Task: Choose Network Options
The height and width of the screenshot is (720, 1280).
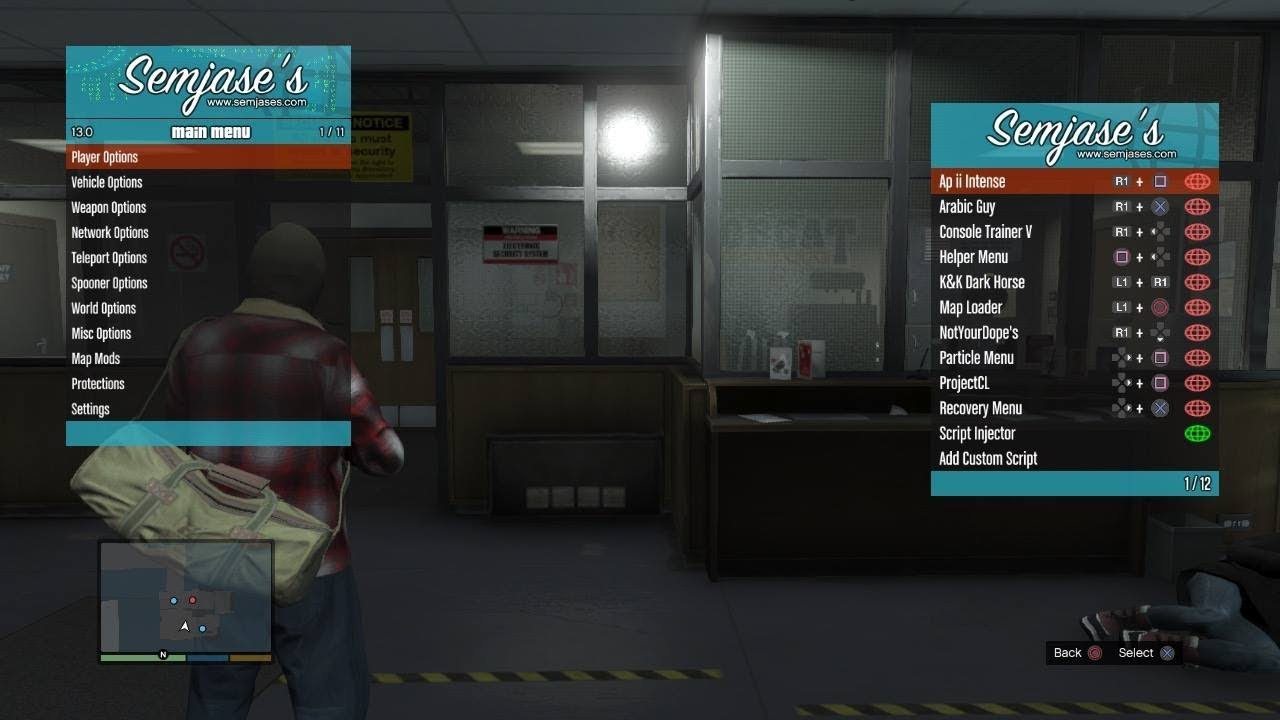Action: pos(110,233)
